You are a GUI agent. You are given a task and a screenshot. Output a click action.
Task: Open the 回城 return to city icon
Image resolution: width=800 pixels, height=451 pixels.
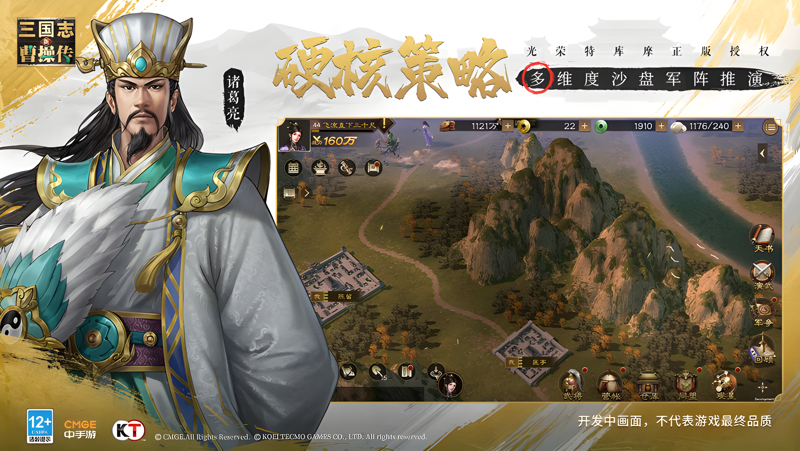tap(763, 350)
